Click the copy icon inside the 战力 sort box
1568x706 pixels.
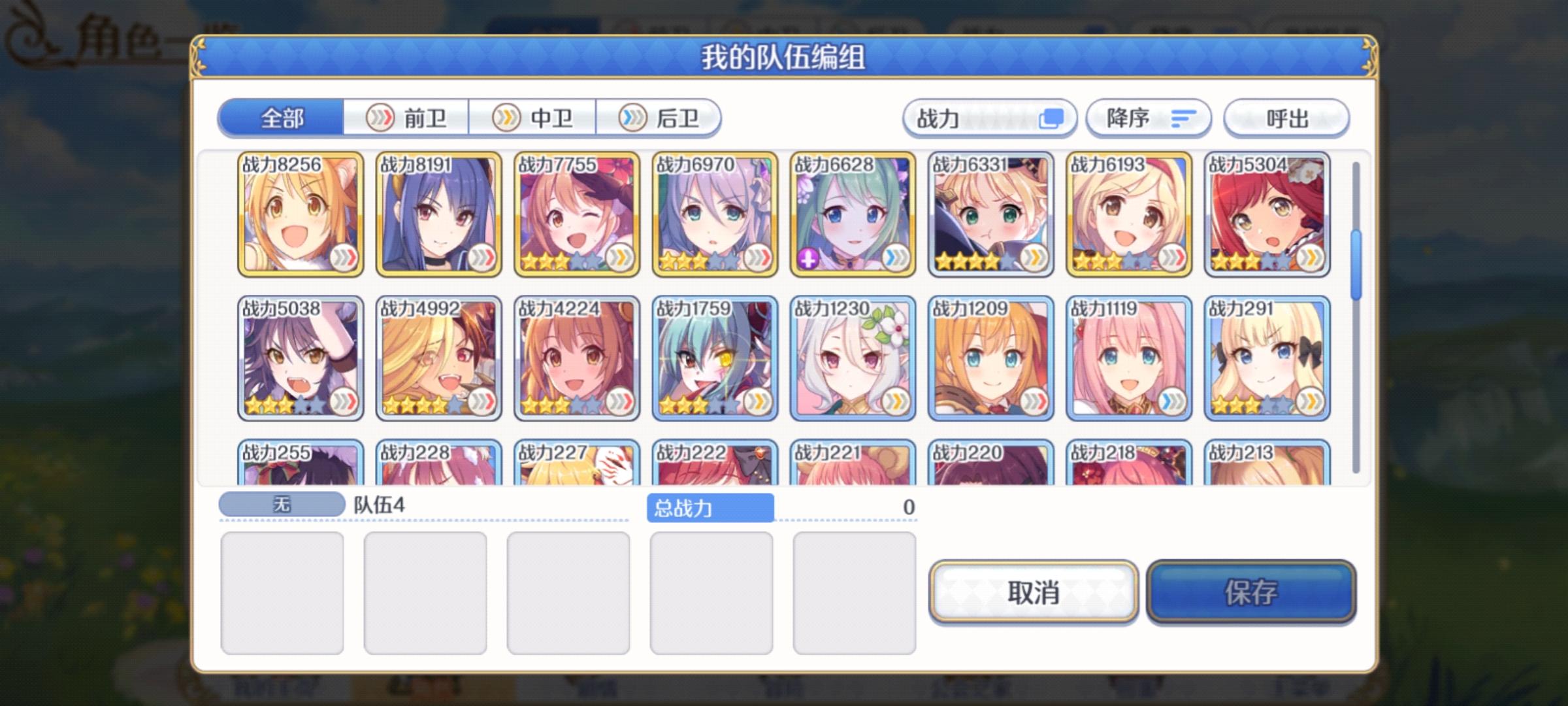click(1053, 118)
